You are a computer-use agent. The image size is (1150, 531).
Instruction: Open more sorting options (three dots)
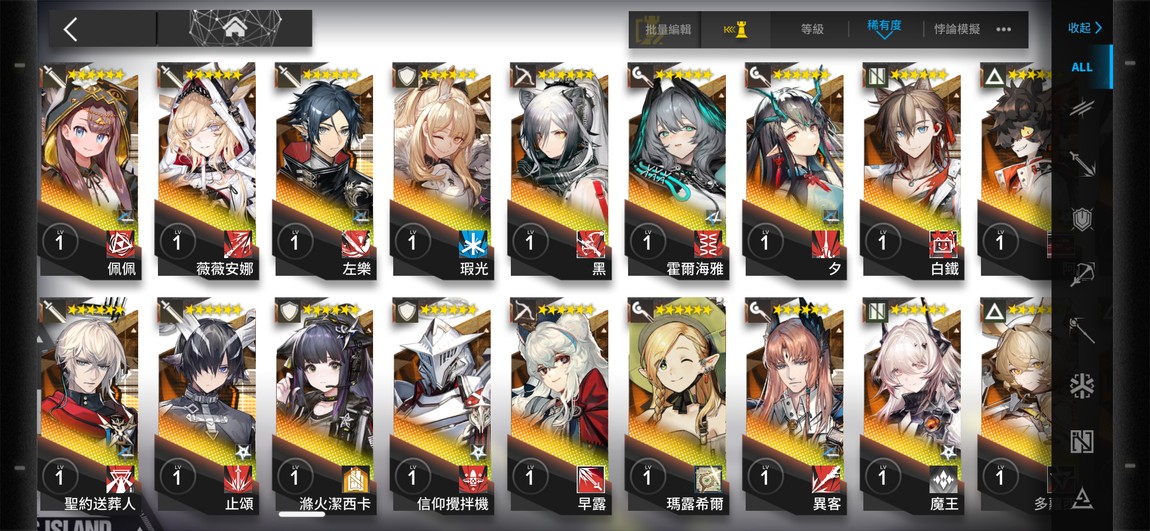[x=1004, y=30]
